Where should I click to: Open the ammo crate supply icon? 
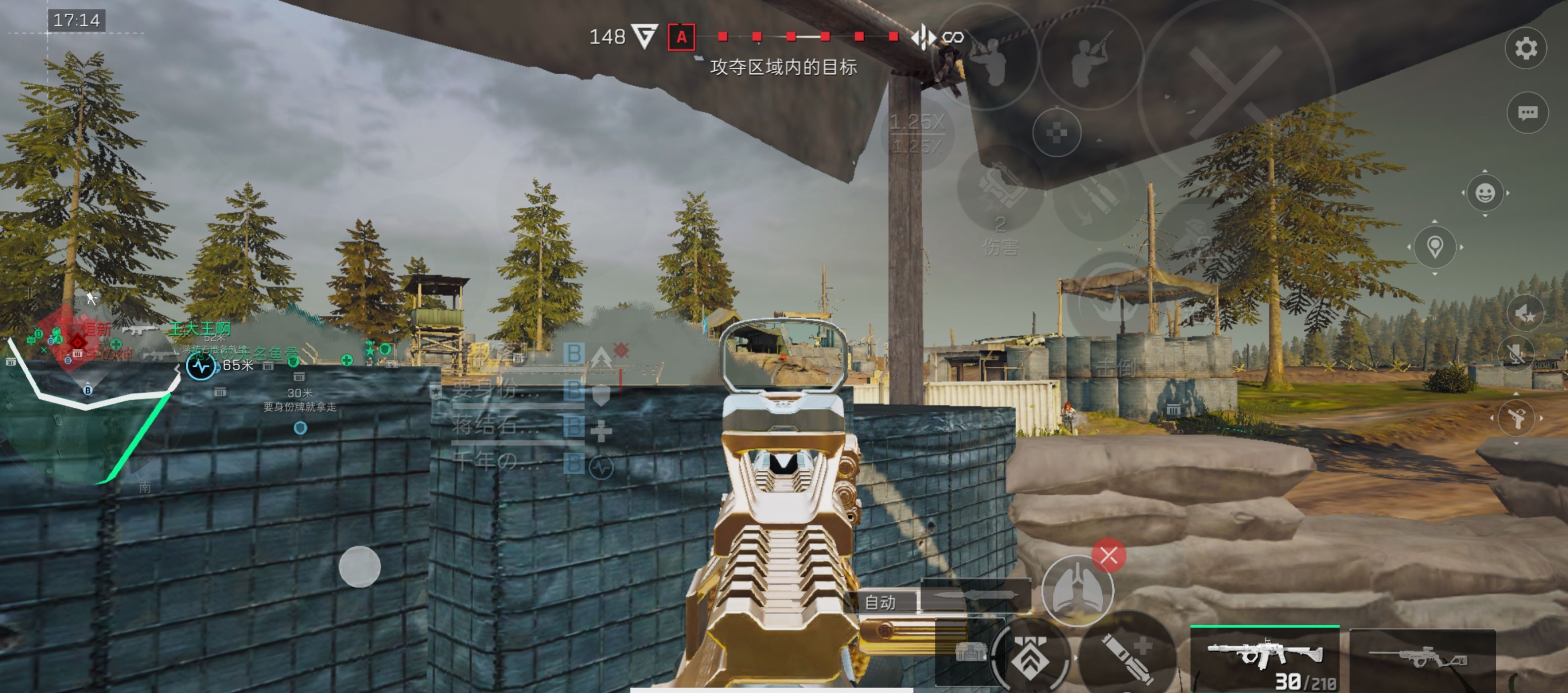point(970,653)
